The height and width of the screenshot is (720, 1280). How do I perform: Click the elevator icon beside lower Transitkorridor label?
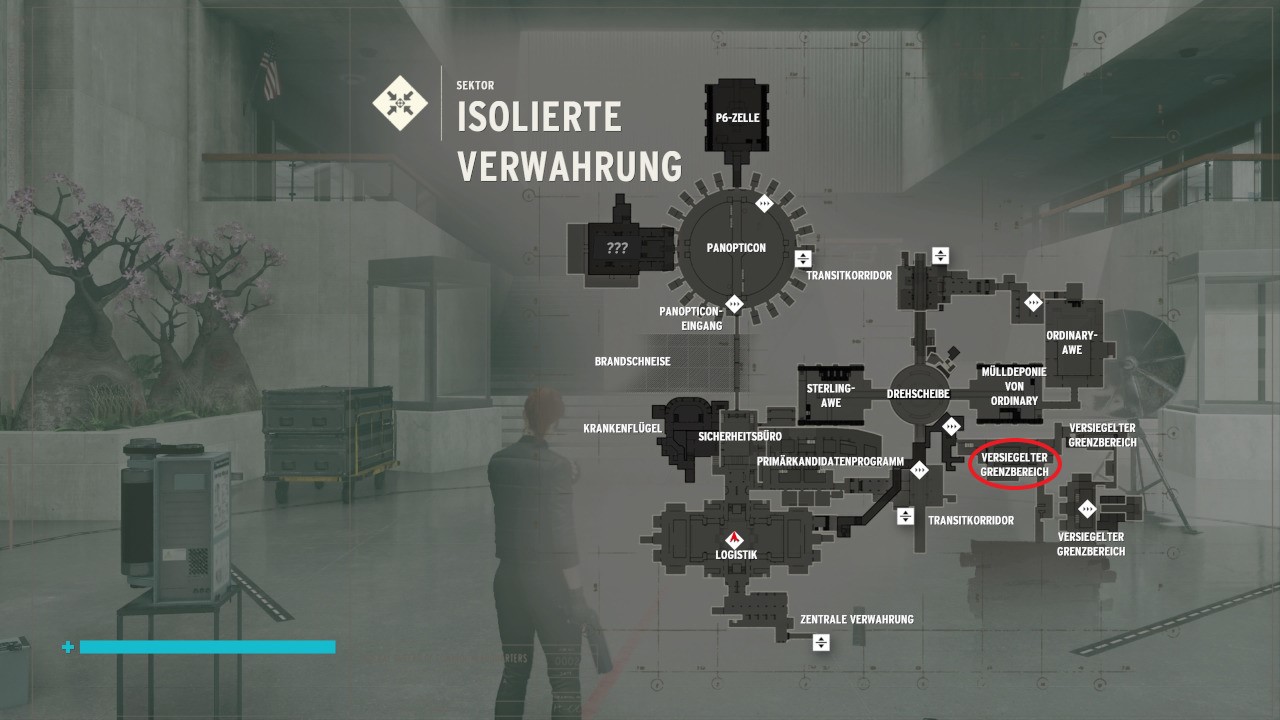[905, 516]
